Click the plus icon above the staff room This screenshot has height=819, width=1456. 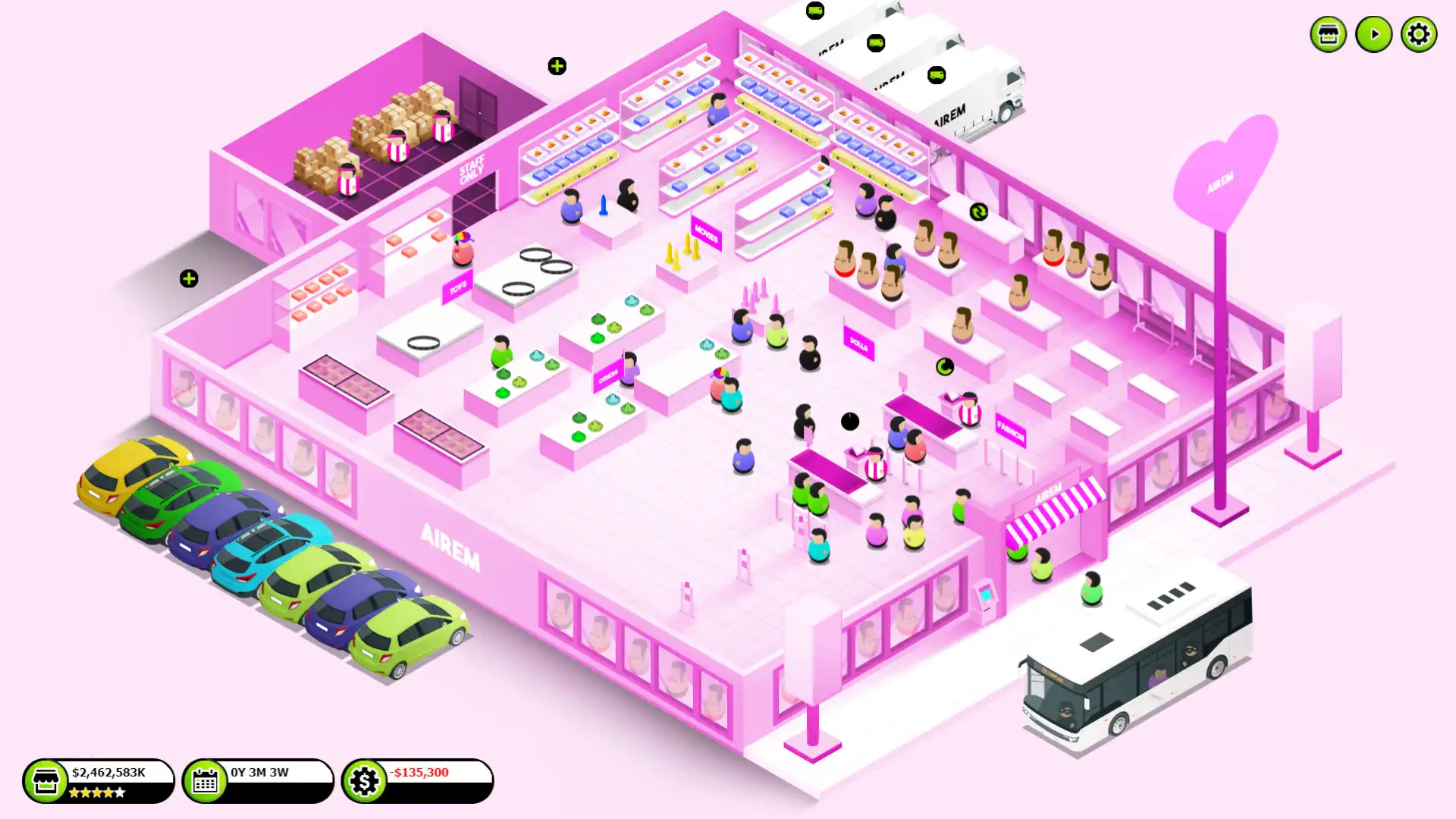coord(557,66)
